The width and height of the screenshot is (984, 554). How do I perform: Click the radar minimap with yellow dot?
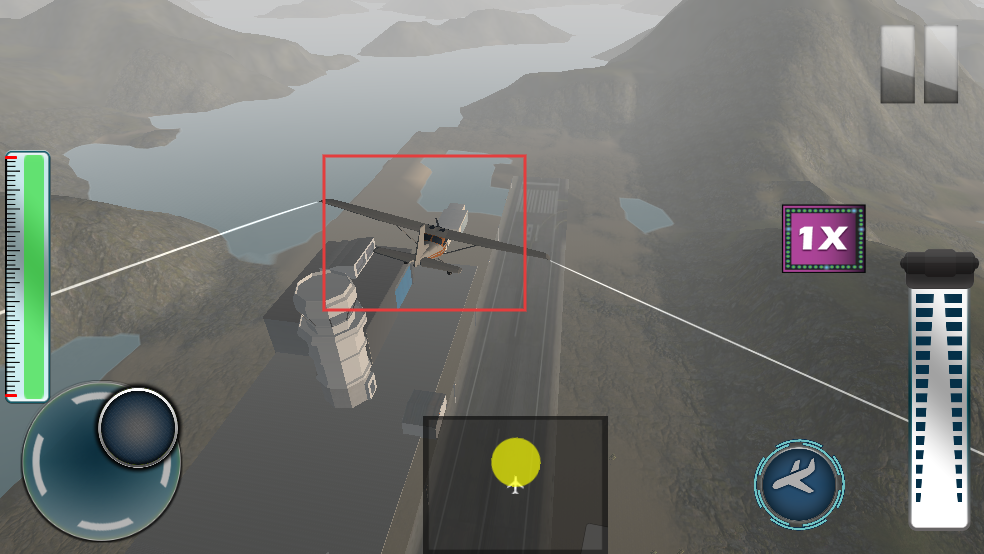[515, 483]
